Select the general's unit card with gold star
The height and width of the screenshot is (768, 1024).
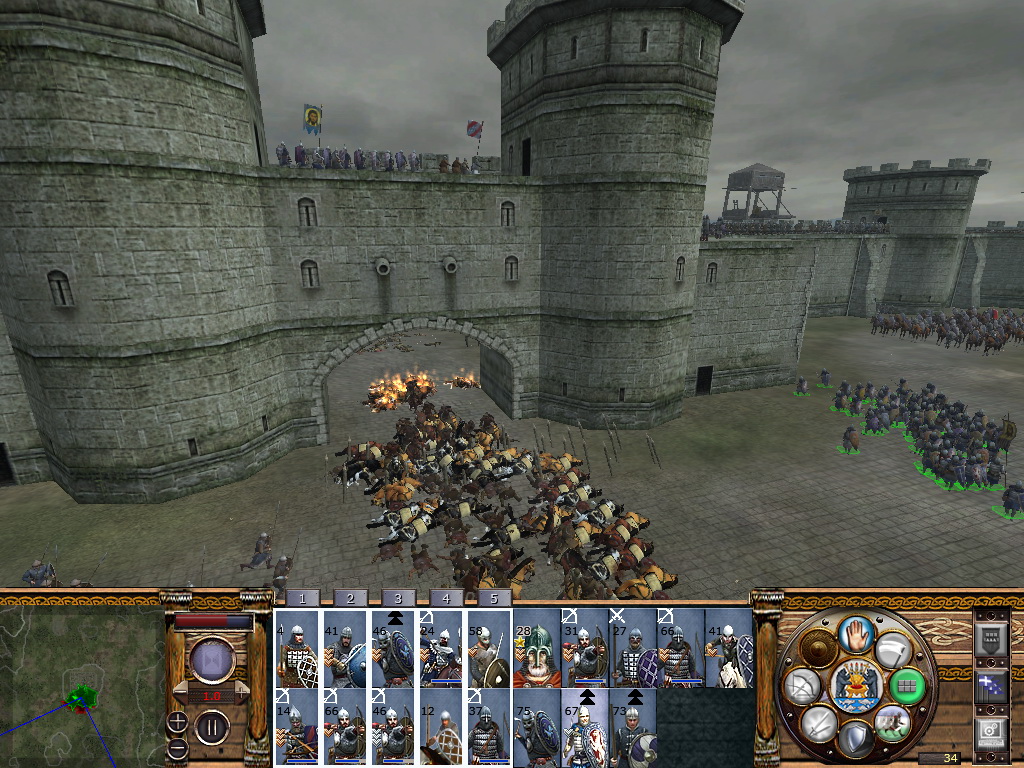point(536,648)
